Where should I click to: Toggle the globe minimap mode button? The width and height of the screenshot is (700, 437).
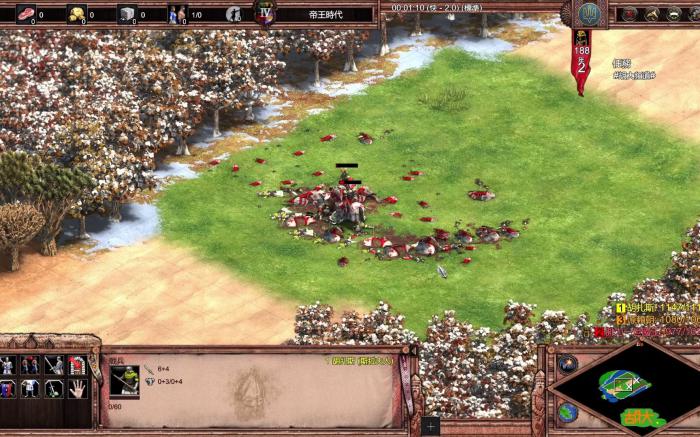click(x=568, y=411)
